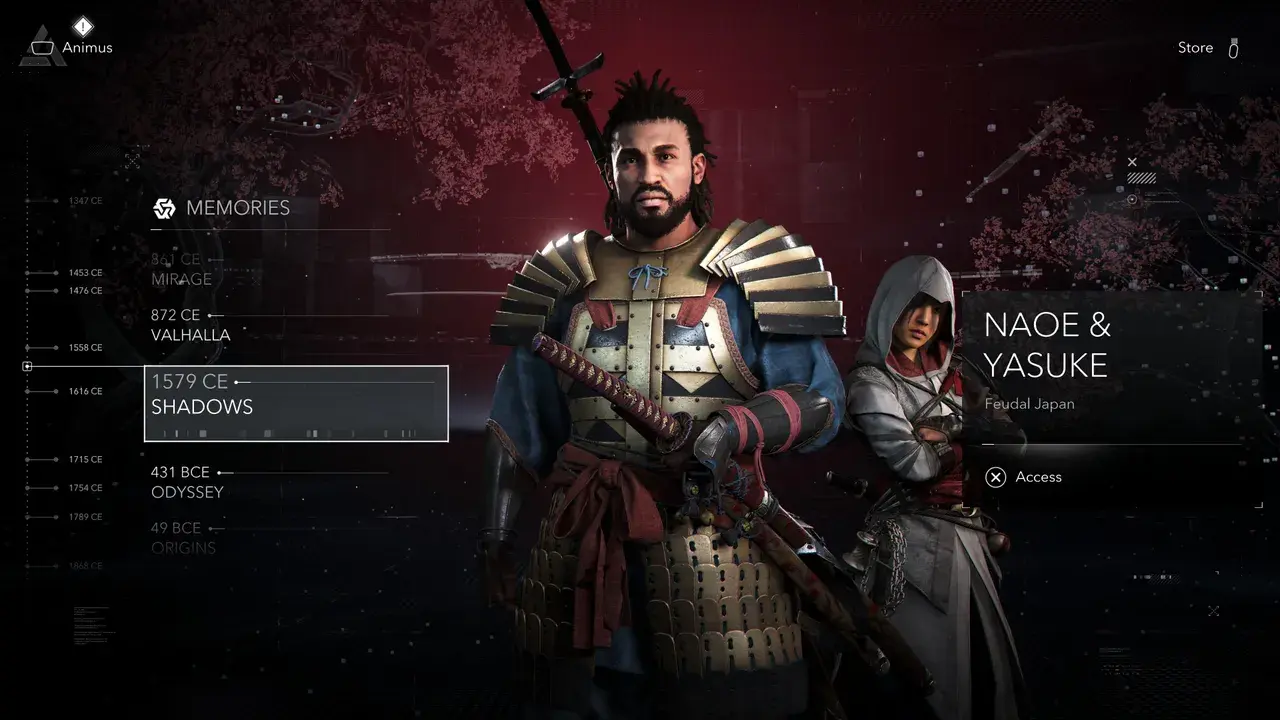The width and height of the screenshot is (1280, 720).
Task: Click the circled X Access icon
Action: [996, 477]
